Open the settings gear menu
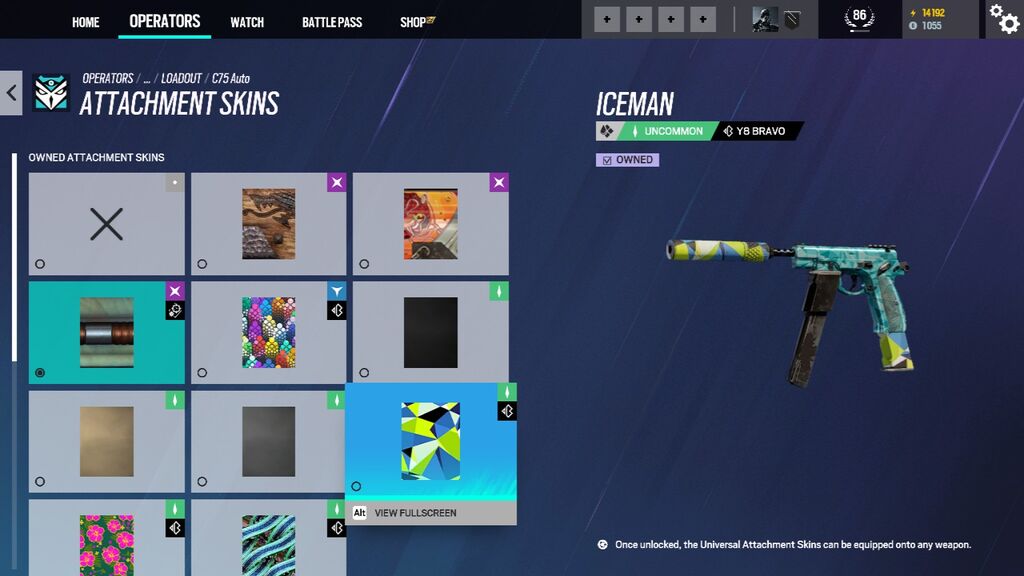This screenshot has width=1024, height=576. tap(1003, 18)
